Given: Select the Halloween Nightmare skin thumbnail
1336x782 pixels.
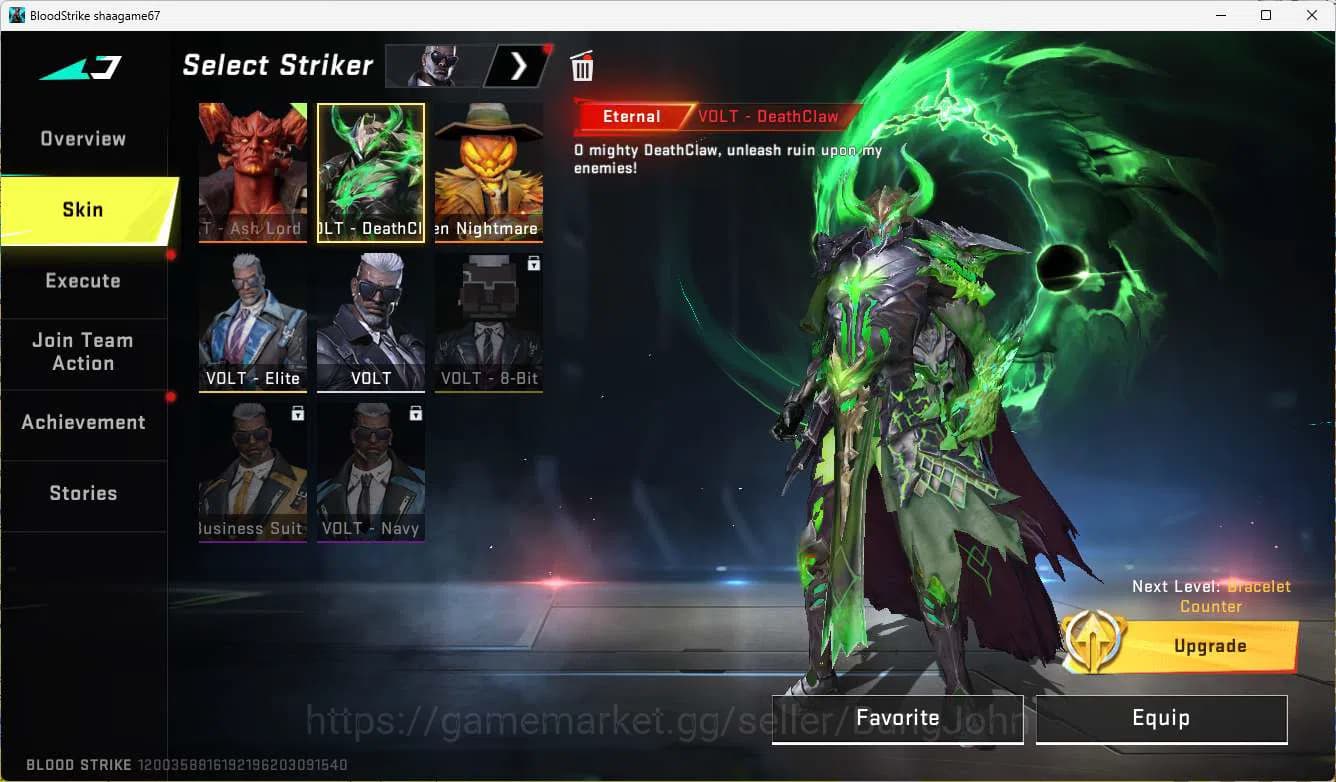Looking at the screenshot, I should click(488, 170).
